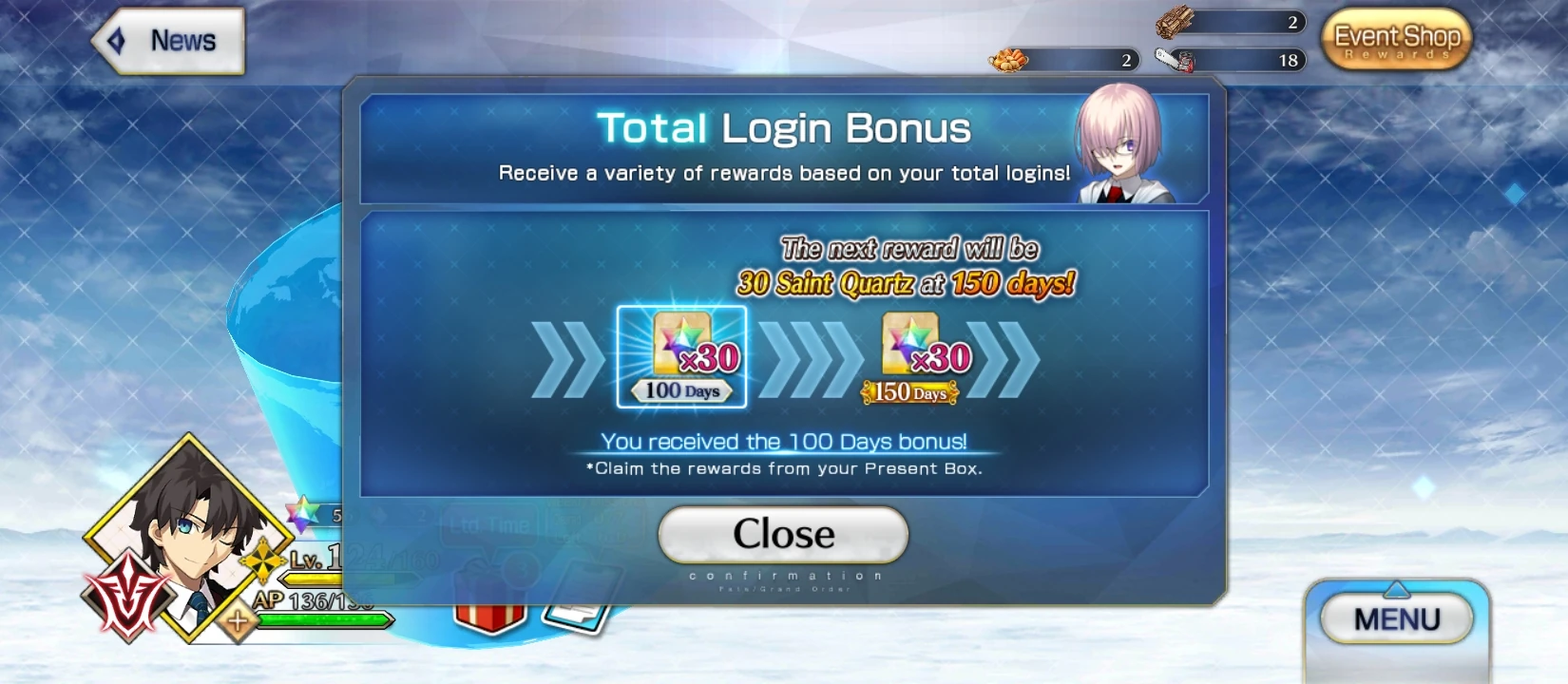The width and height of the screenshot is (1568, 684).
Task: Open the Event Shop Rewards
Action: [1397, 40]
